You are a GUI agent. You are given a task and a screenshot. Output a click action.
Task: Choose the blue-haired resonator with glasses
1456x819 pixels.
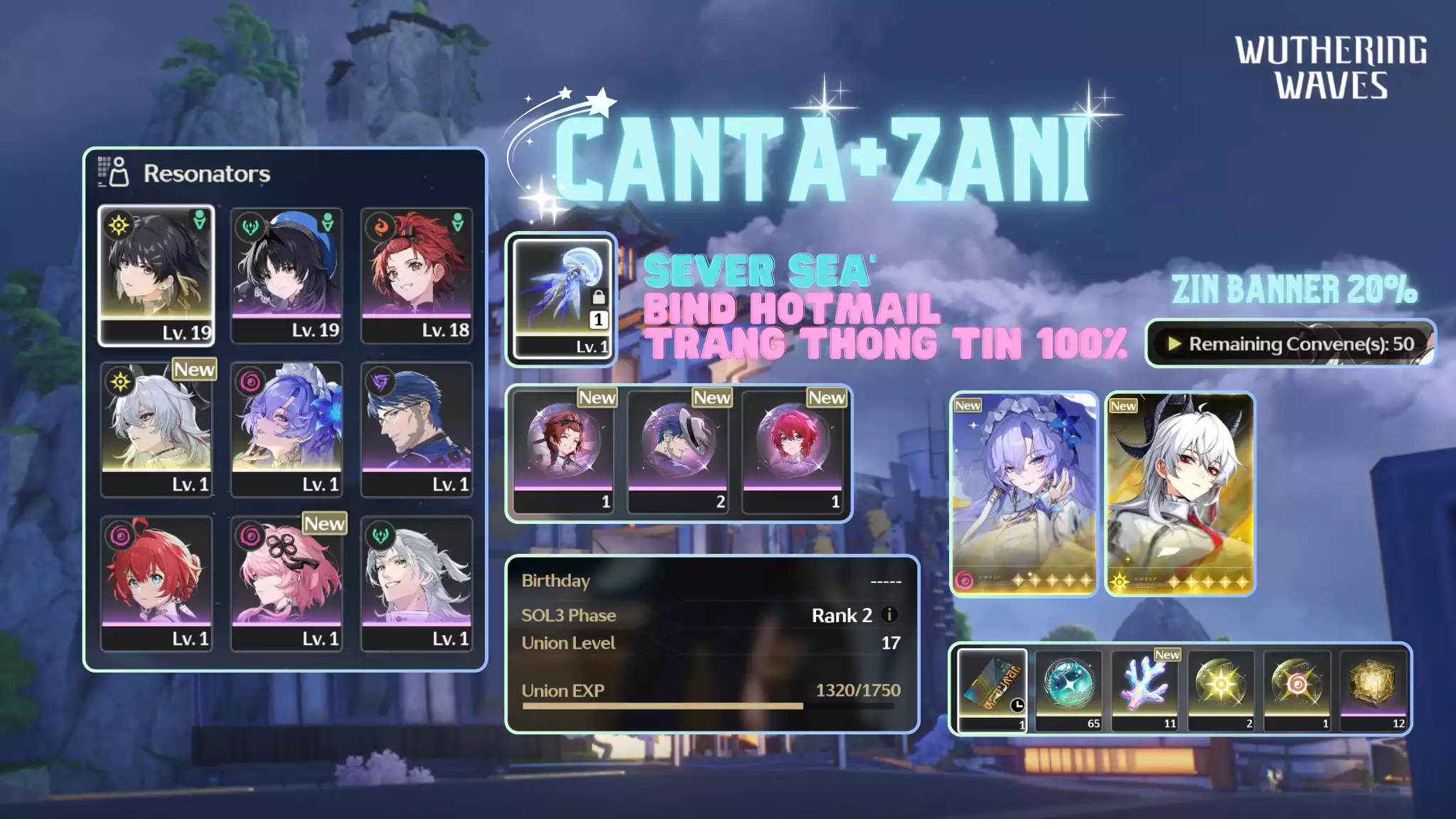point(417,429)
